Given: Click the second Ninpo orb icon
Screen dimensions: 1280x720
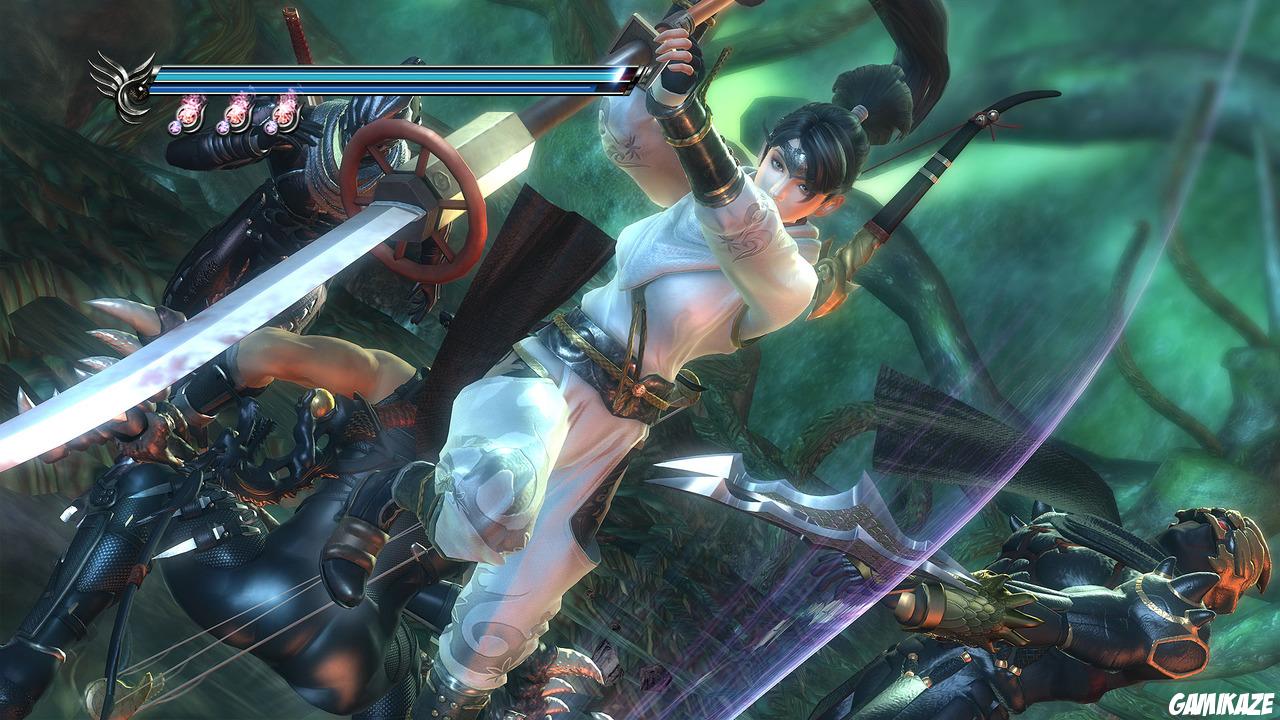Looking at the screenshot, I should [x=236, y=116].
